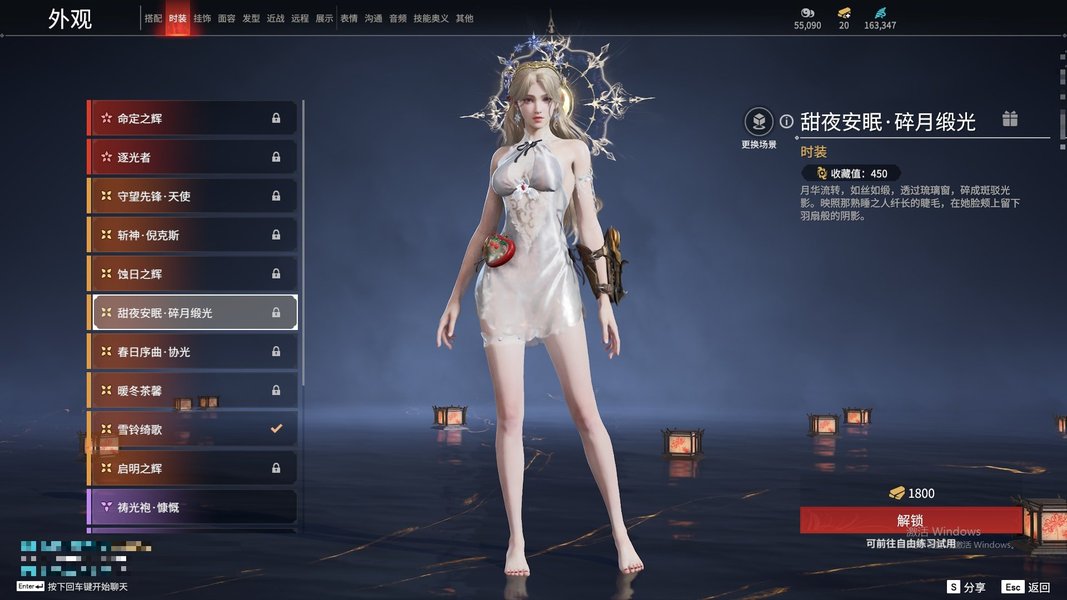The width and height of the screenshot is (1067, 600).
Task: Select the equipped 雪铃绮歌 outfit
Action: pos(192,429)
